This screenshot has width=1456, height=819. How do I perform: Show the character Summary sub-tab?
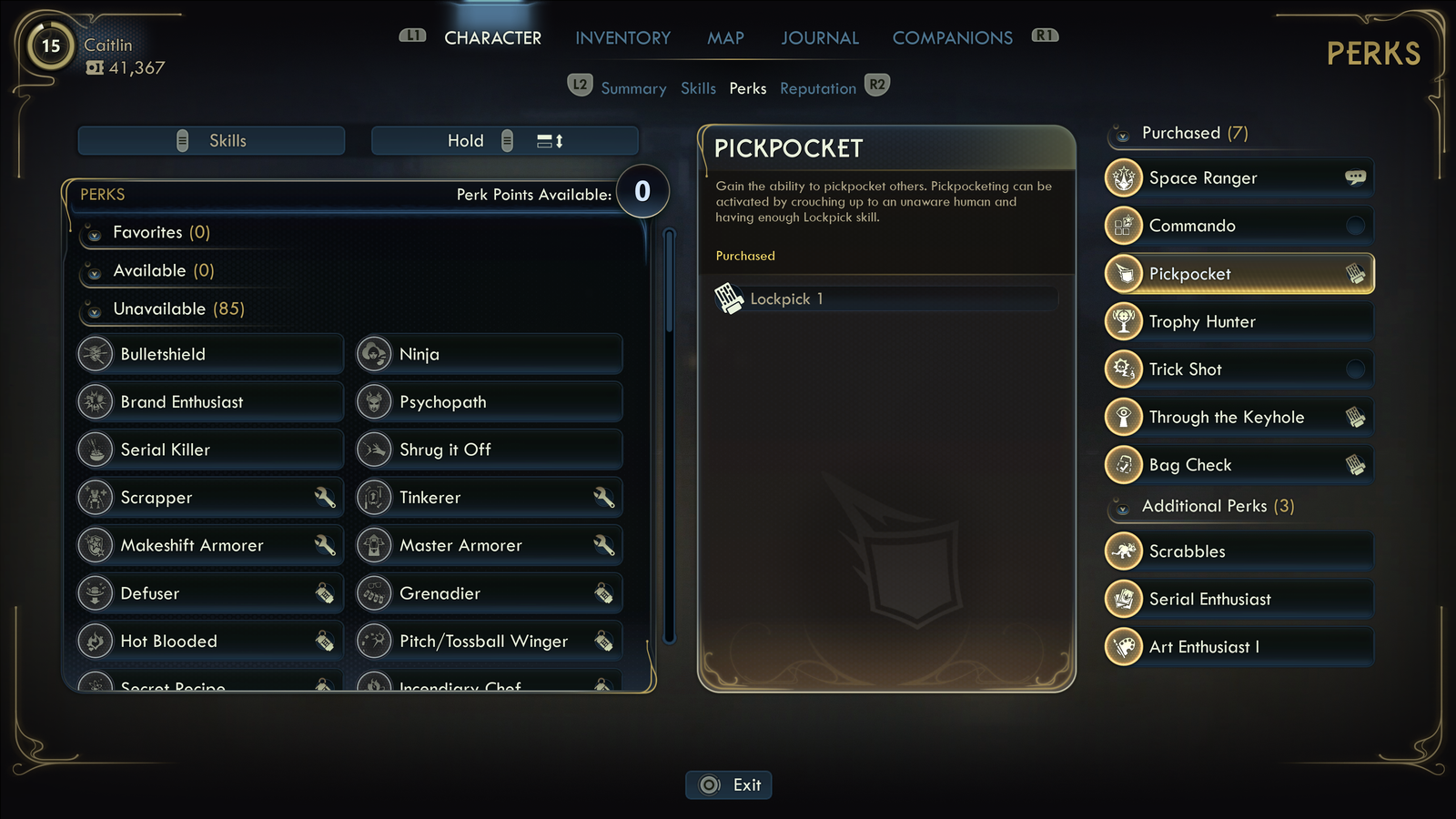[633, 88]
